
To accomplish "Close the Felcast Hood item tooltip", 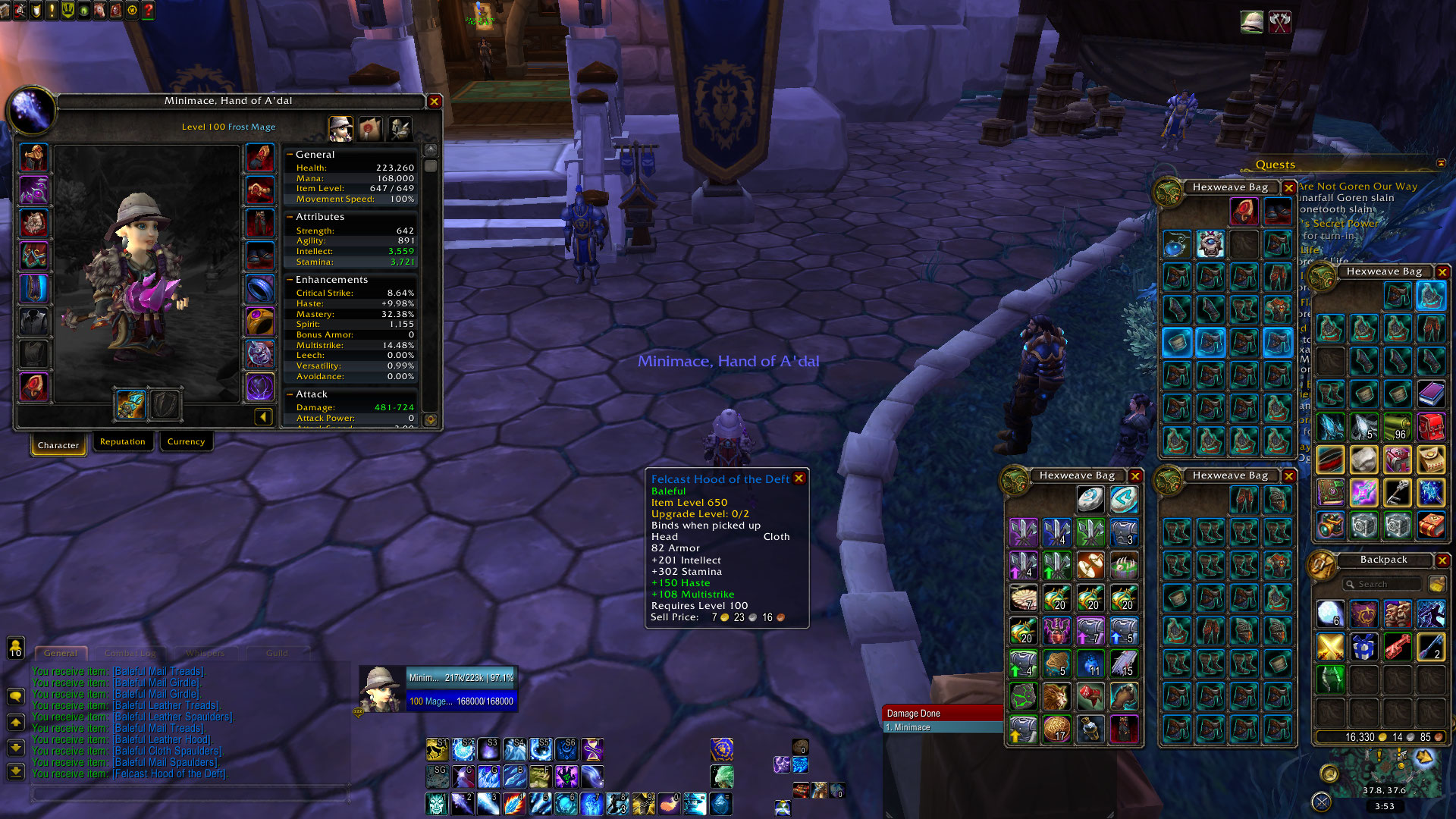I will [799, 479].
